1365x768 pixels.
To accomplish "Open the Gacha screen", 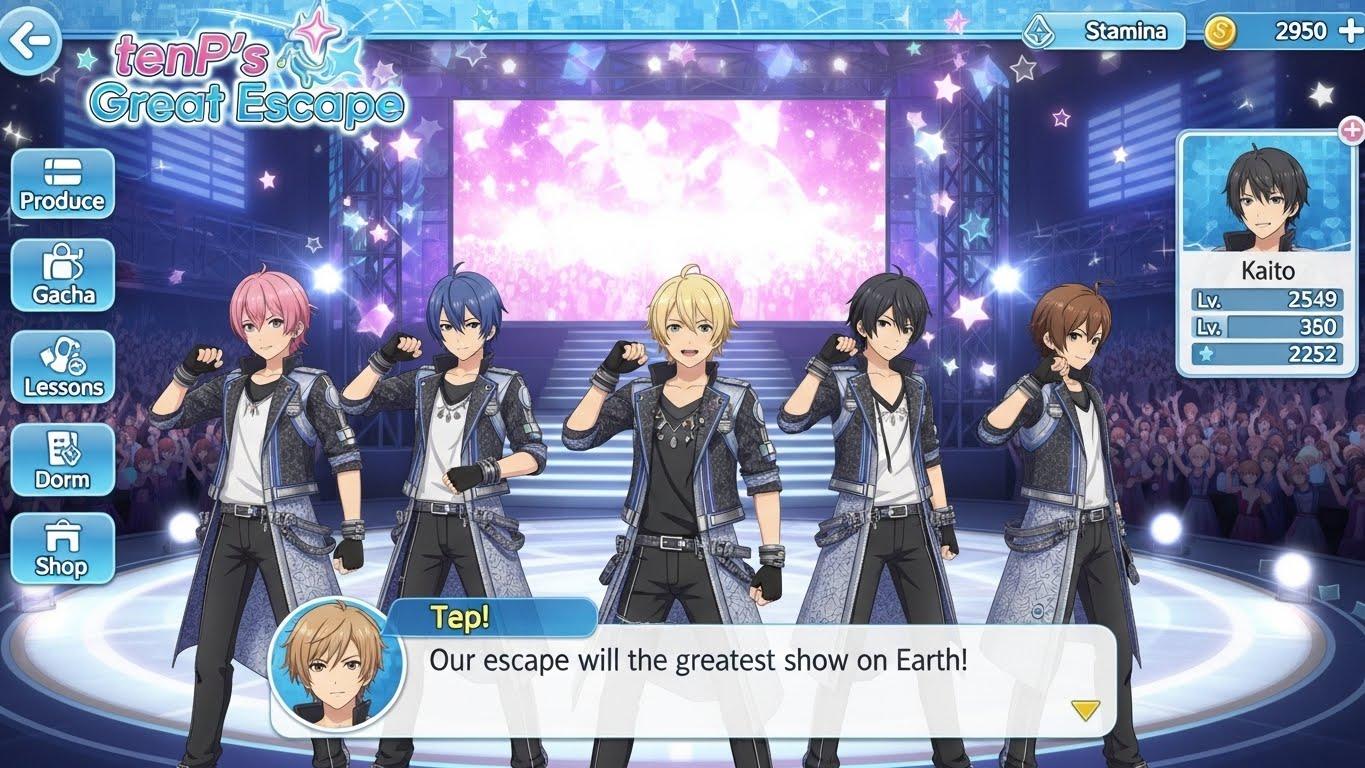I will pyautogui.click(x=63, y=275).
